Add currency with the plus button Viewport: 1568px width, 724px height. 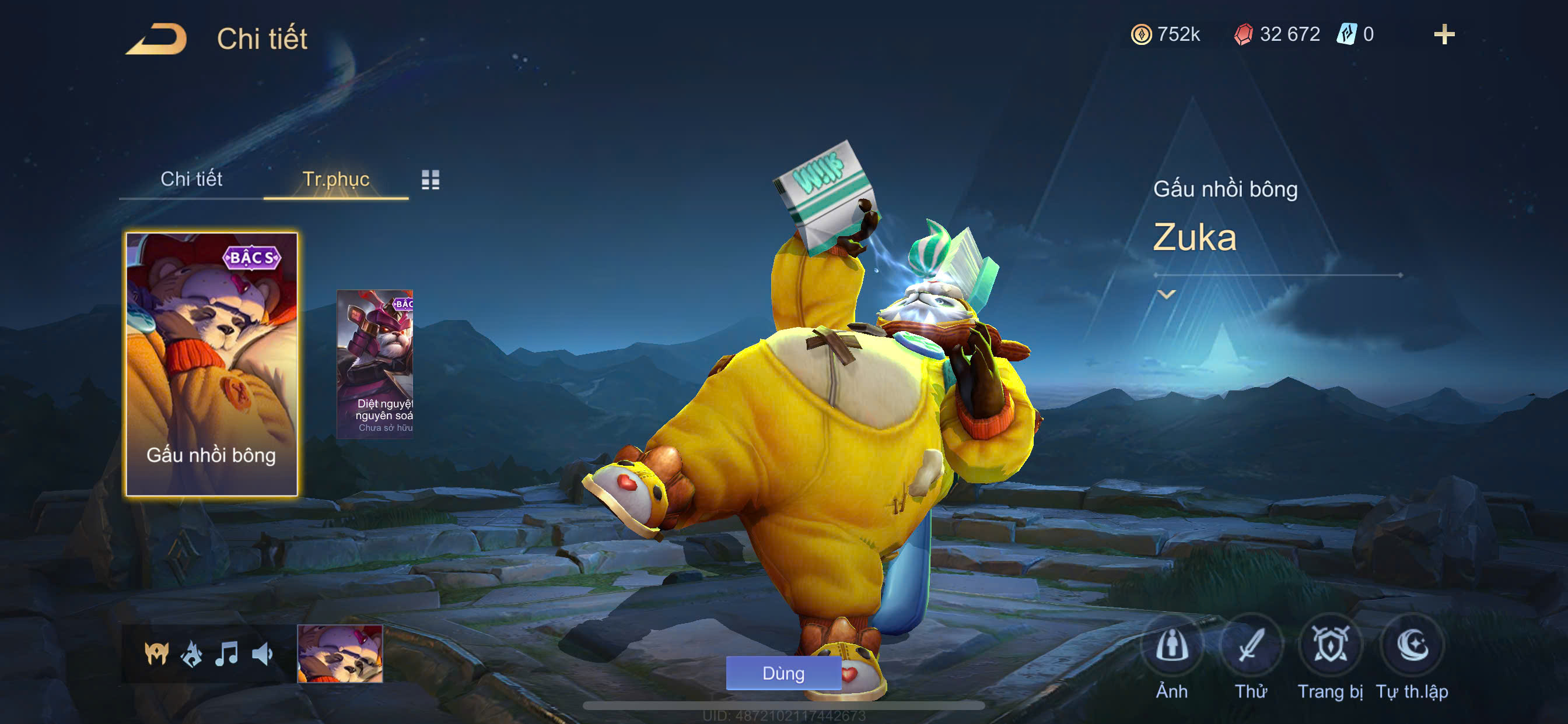[1443, 34]
